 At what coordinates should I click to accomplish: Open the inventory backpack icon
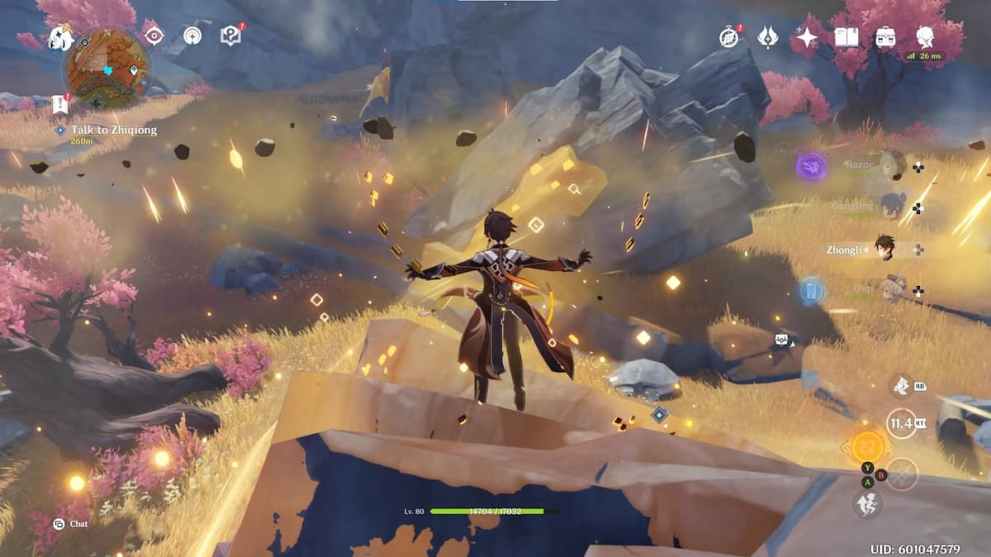pos(885,38)
